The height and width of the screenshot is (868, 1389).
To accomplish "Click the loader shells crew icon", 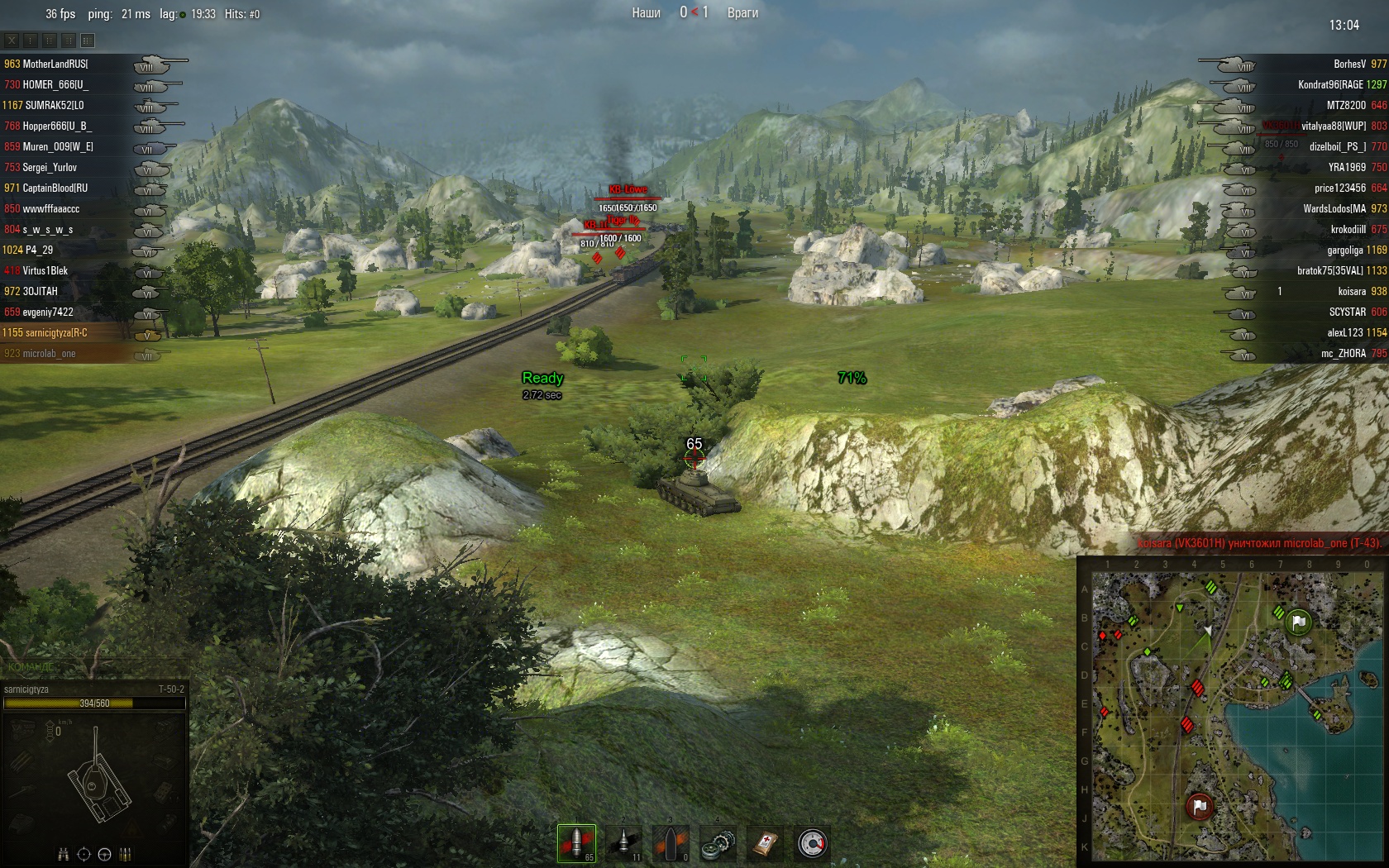I will (126, 855).
